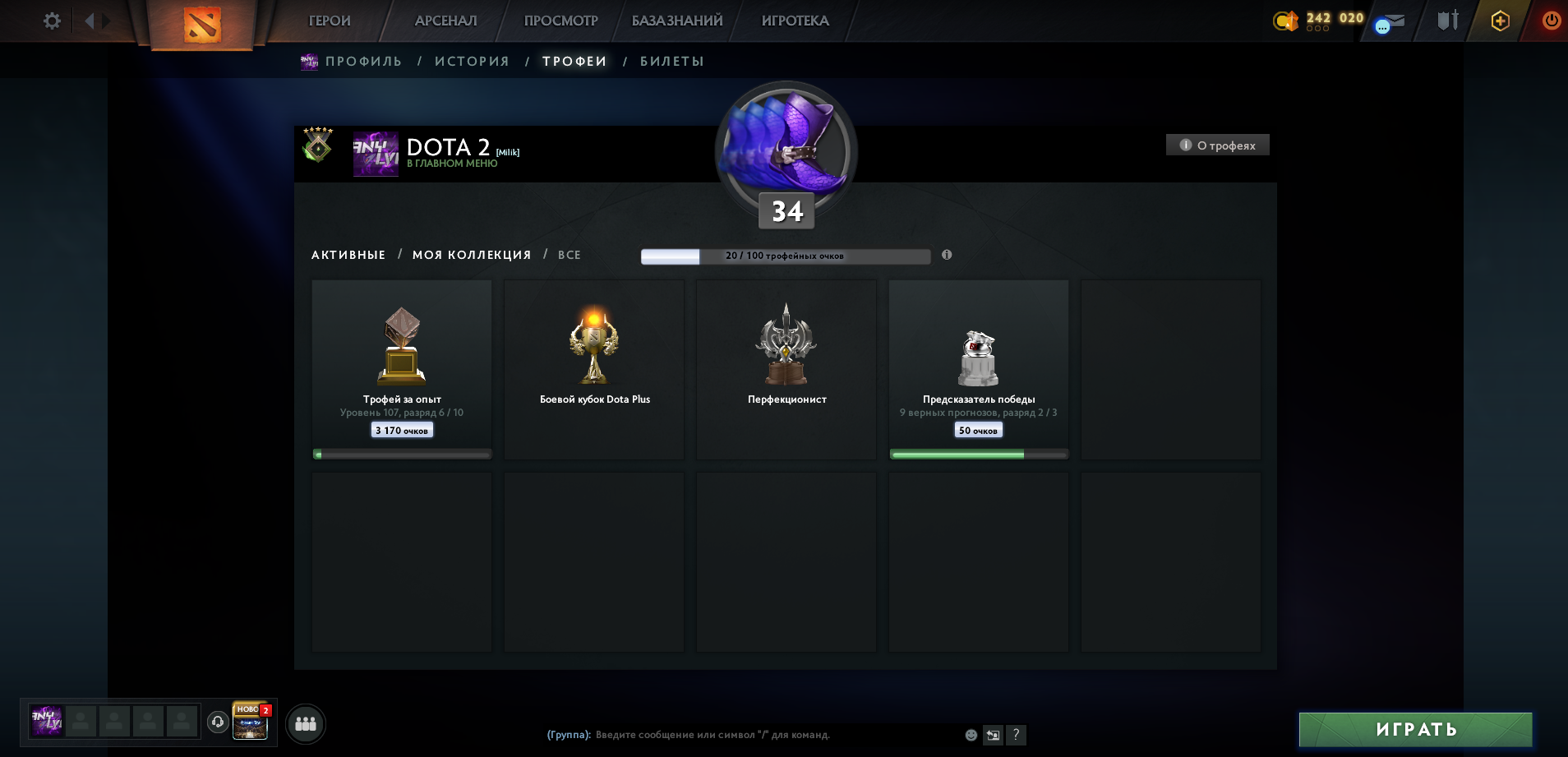Click the power off icon

[1550, 21]
